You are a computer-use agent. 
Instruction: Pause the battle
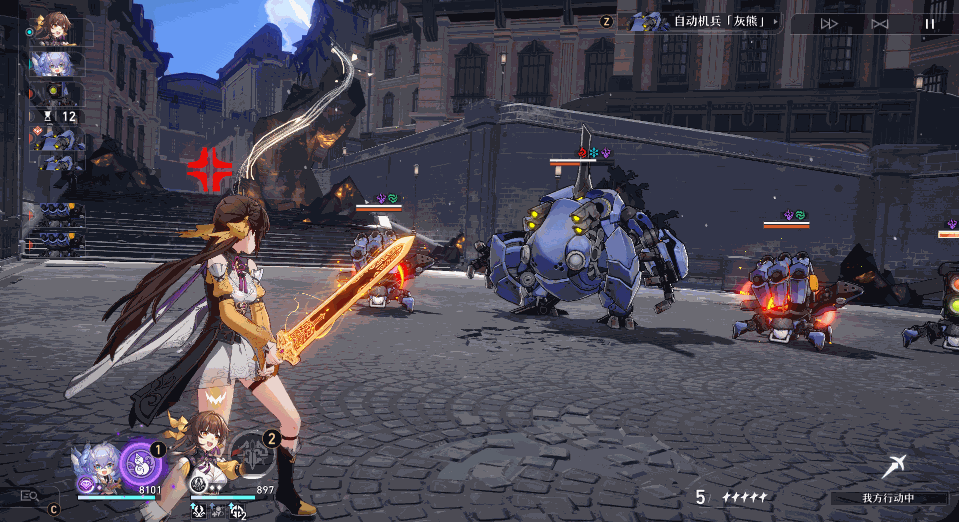pyautogui.click(x=930, y=23)
